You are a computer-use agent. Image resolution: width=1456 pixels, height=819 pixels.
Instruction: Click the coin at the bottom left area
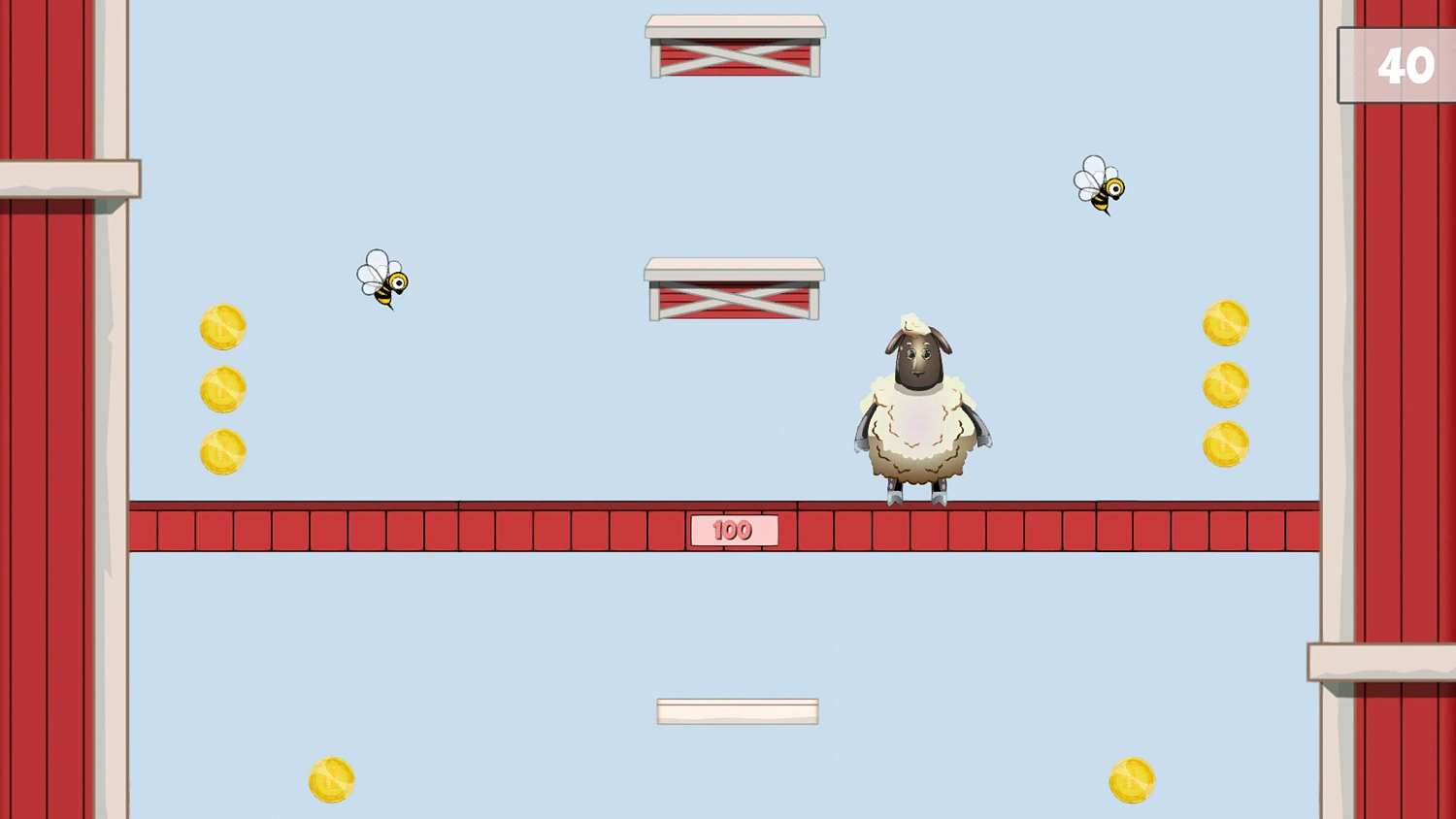coord(330,779)
